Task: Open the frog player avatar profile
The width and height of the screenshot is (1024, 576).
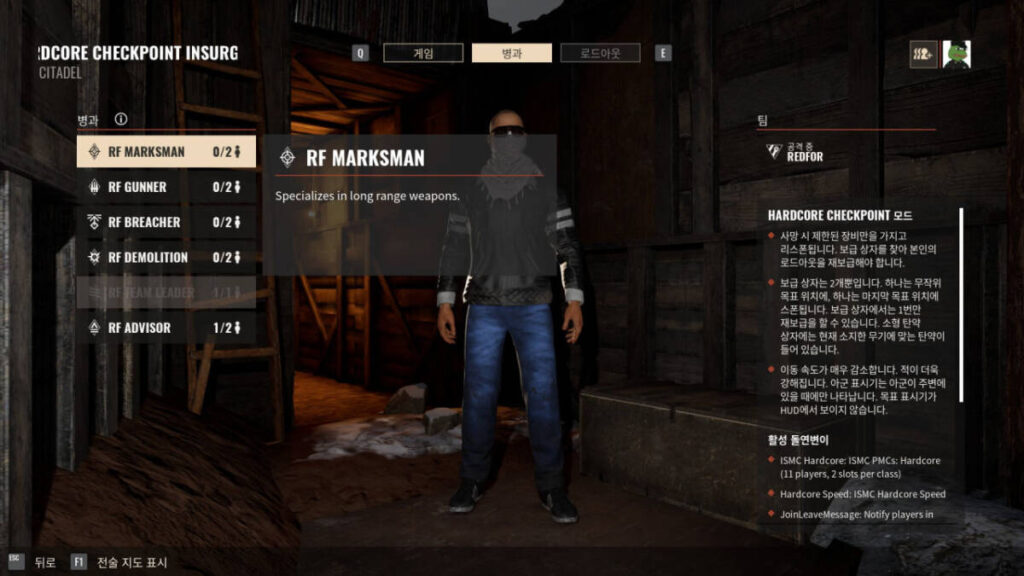Action: 956,54
